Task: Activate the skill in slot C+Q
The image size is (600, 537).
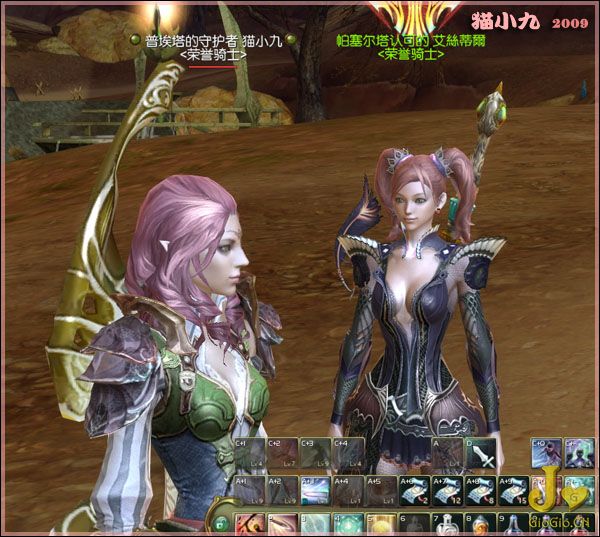Action: [x=546, y=454]
